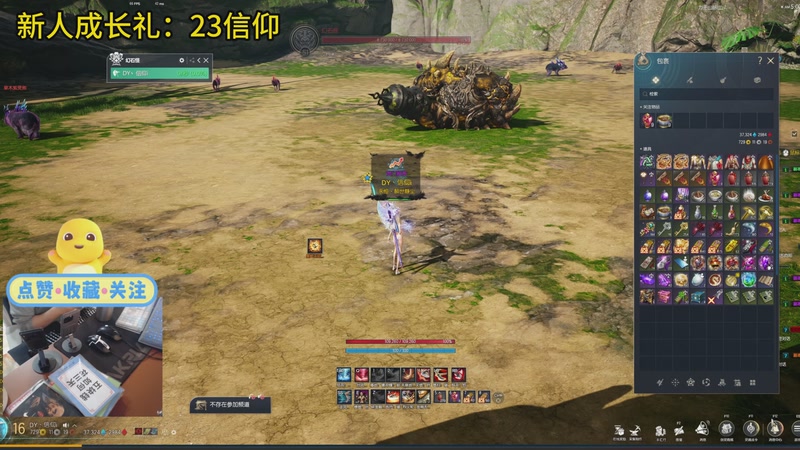Select the item slot marked with a red X
The height and width of the screenshot is (450, 800).
(x=714, y=297)
